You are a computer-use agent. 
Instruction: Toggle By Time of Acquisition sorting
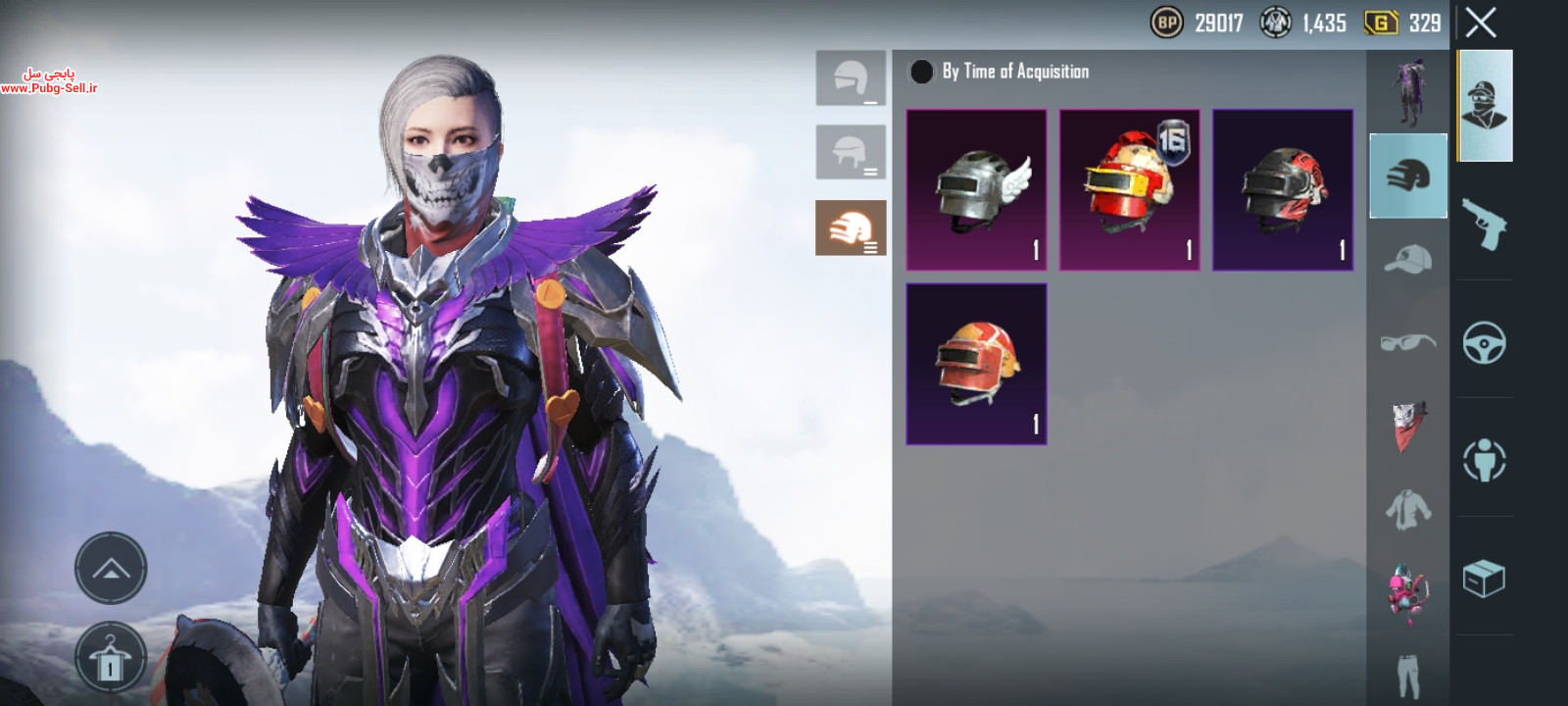[922, 72]
